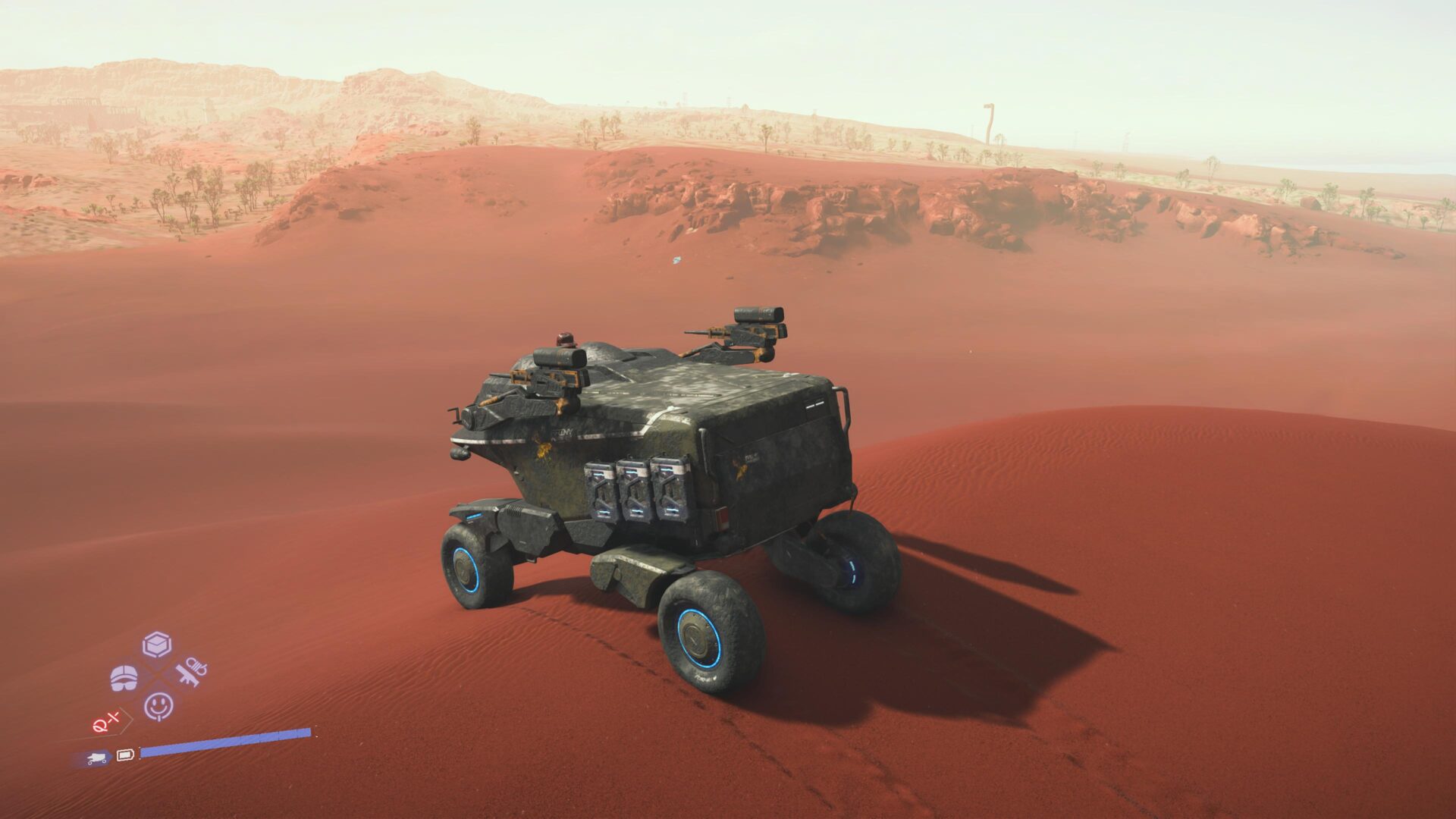Click the battery icon next to the gauge
This screenshot has height=819, width=1456.
[125, 755]
